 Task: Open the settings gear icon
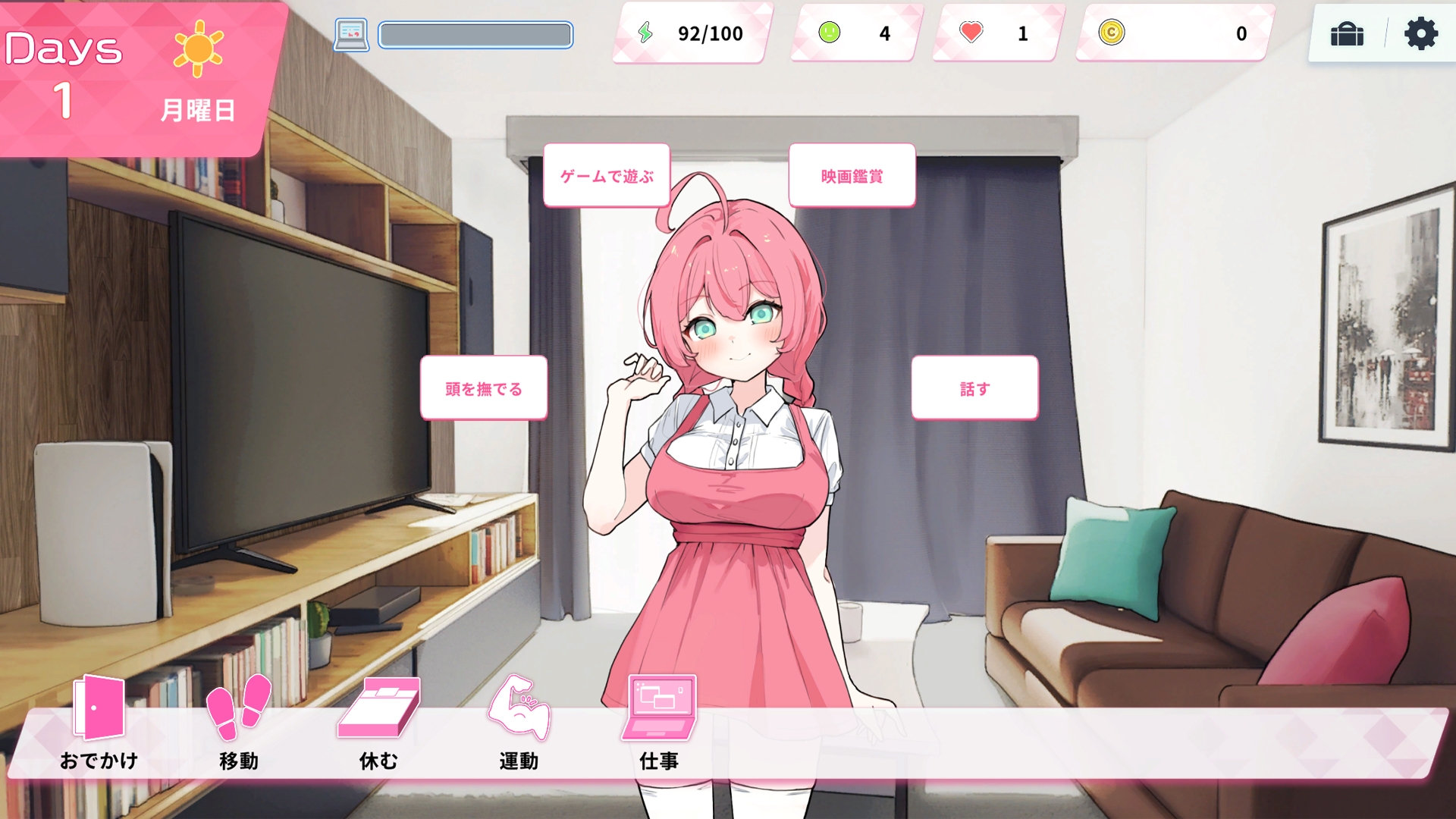tap(1422, 33)
